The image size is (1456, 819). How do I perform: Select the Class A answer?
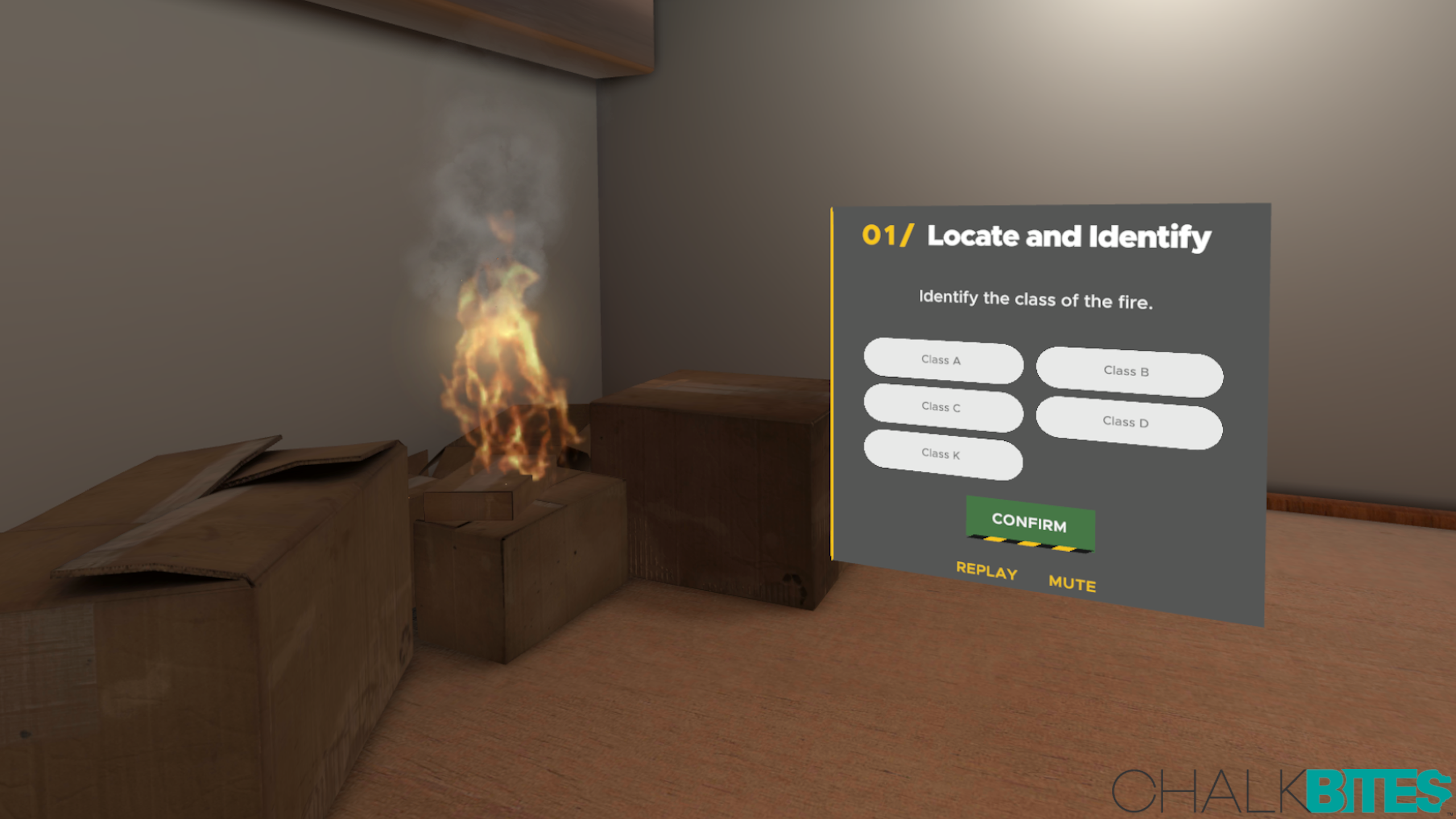pyautogui.click(x=942, y=360)
